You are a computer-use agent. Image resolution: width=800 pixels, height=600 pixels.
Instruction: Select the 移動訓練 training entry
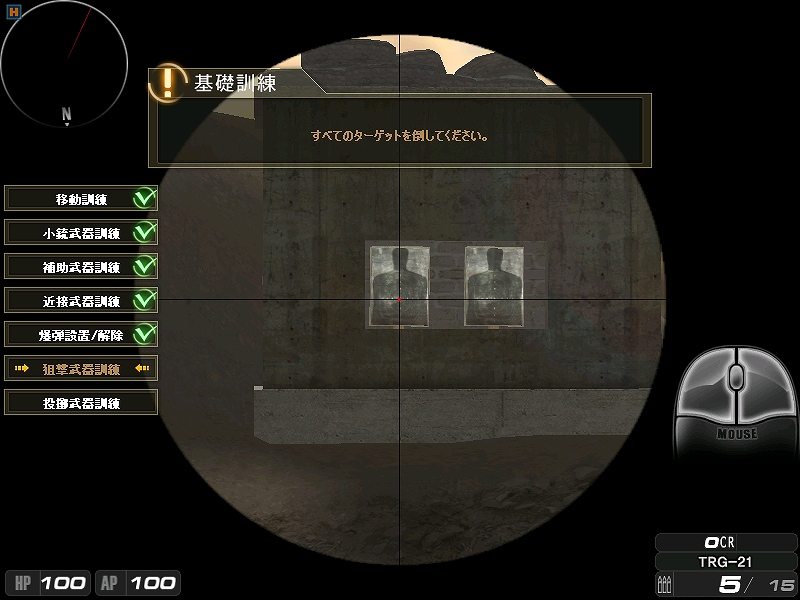(x=81, y=199)
